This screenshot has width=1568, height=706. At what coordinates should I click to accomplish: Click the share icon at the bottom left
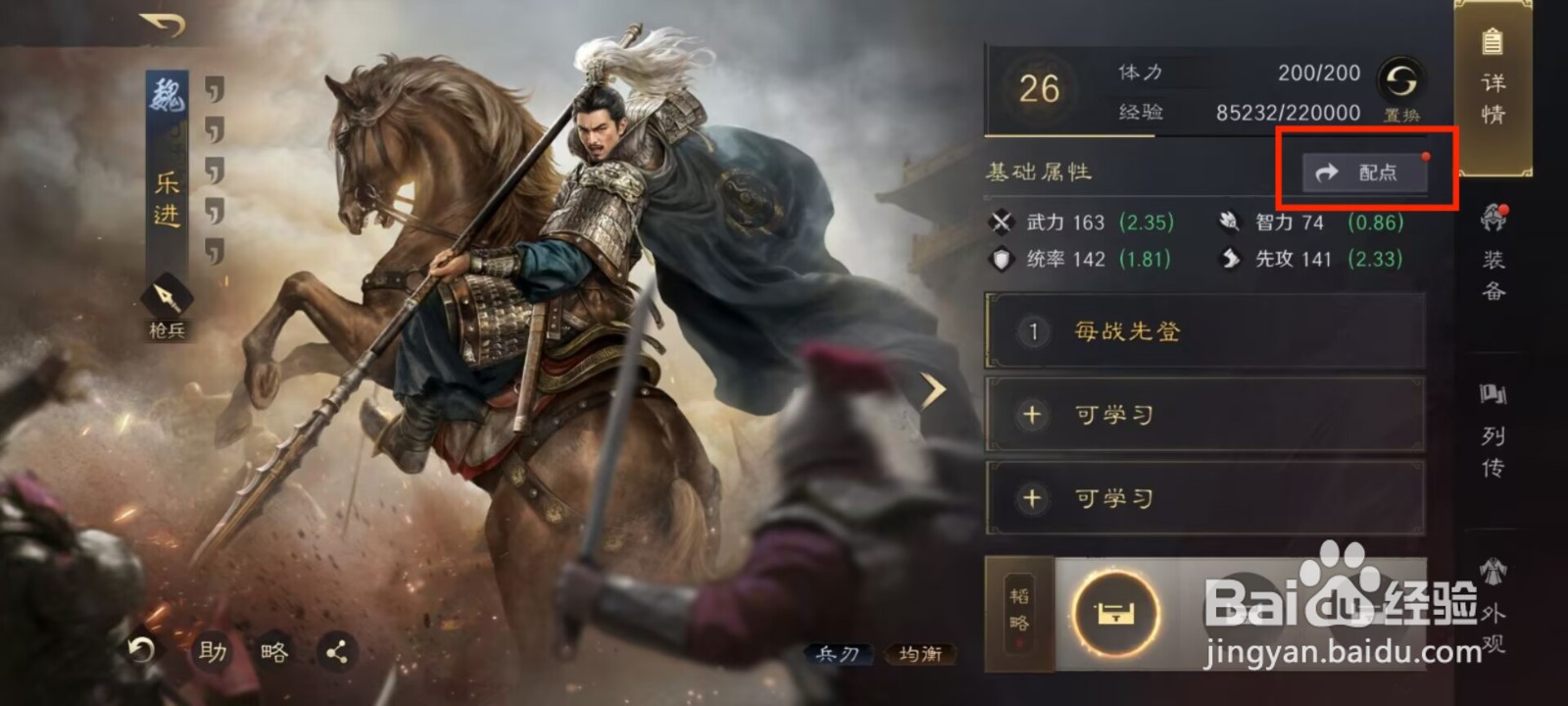click(x=337, y=650)
